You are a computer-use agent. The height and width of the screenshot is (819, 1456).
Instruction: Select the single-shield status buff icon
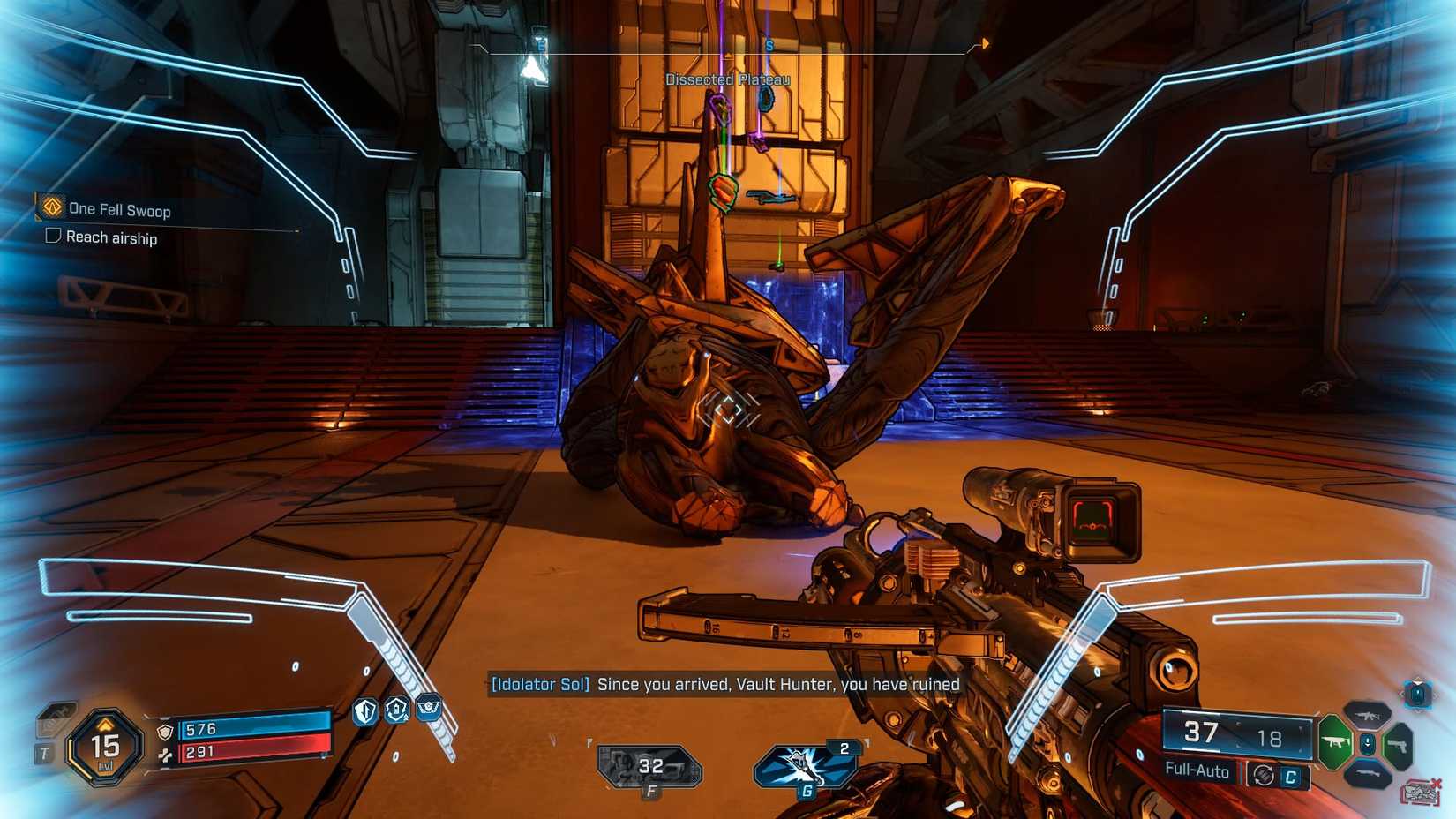coord(365,711)
